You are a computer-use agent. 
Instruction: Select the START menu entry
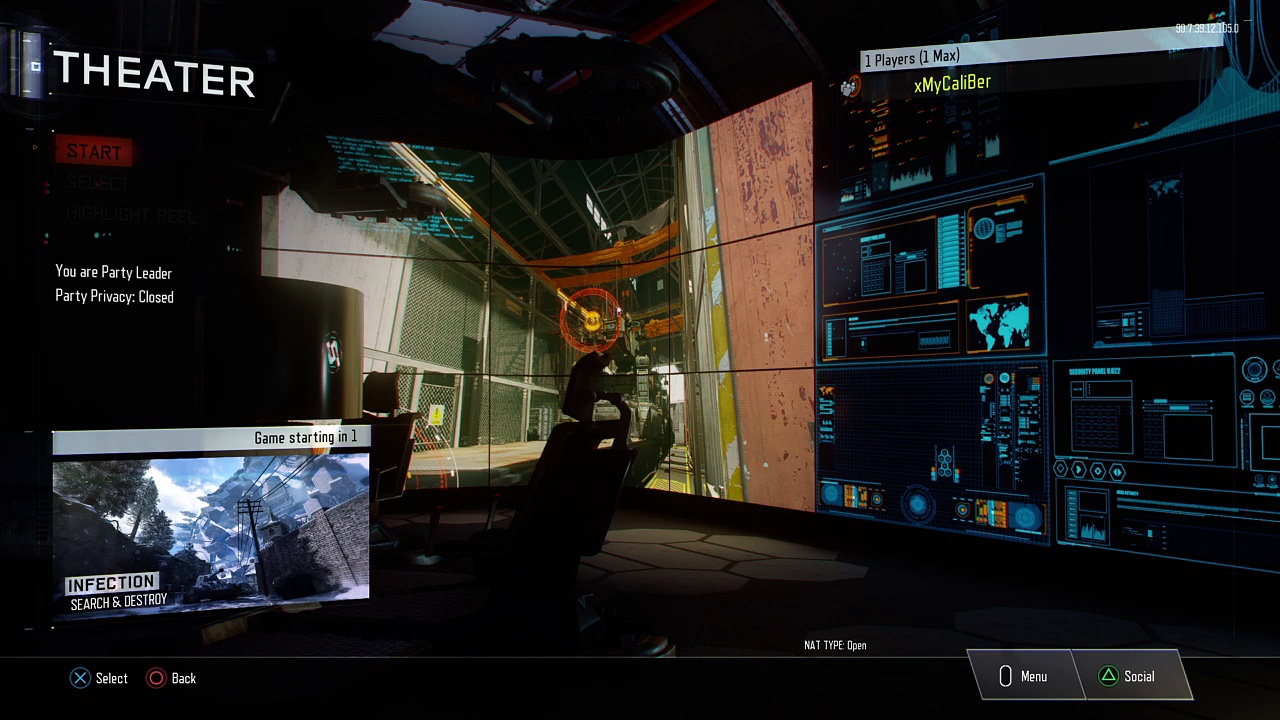coord(94,152)
